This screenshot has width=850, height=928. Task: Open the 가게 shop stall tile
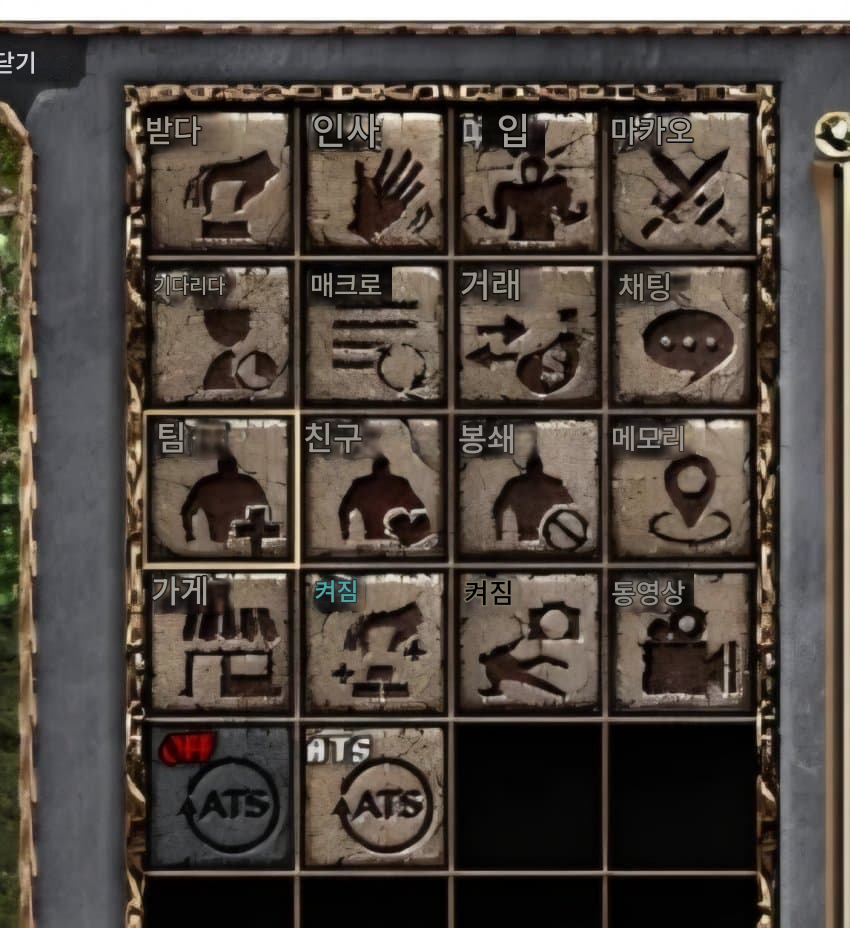[x=220, y=642]
